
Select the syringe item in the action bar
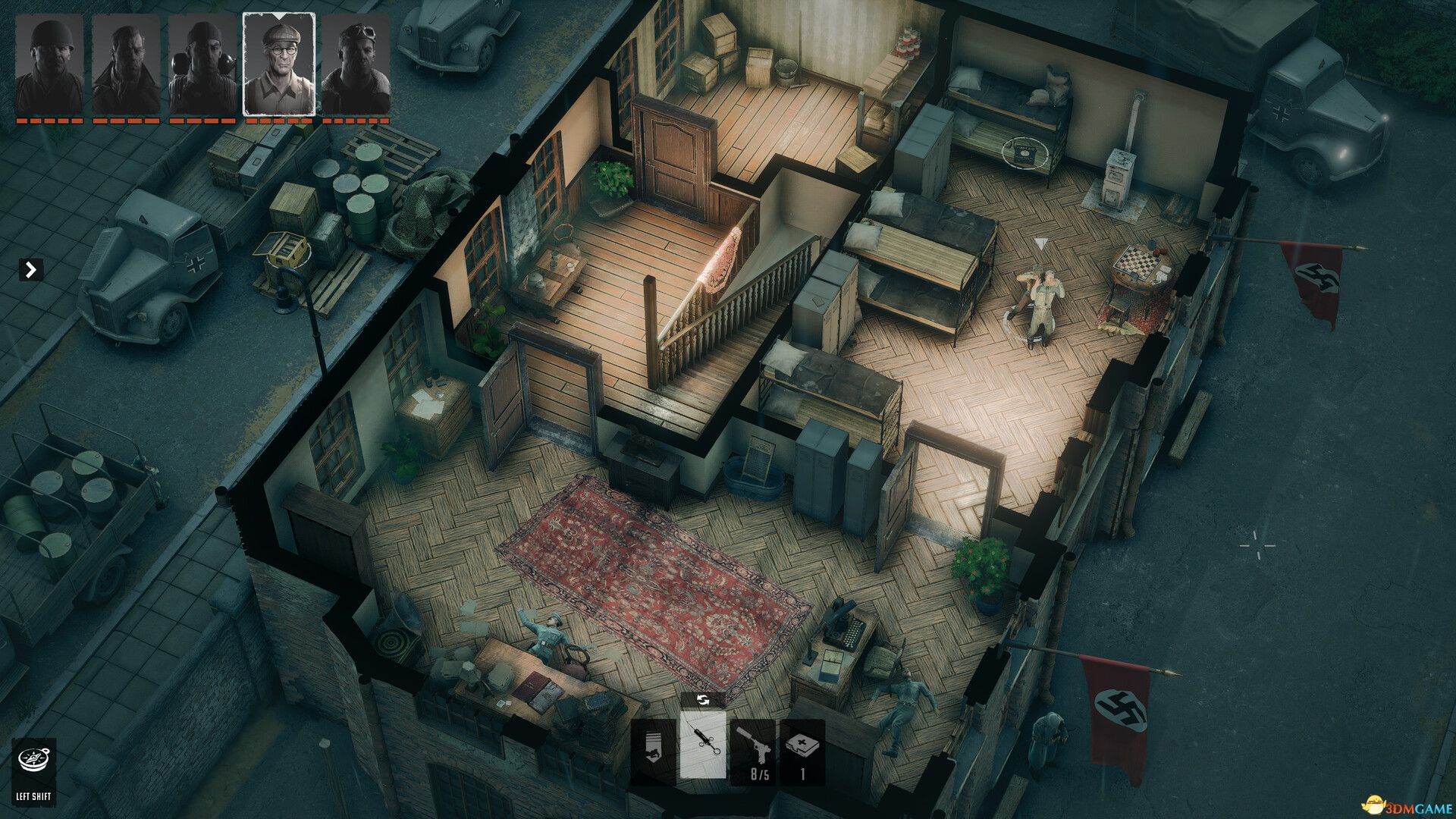coord(704,745)
